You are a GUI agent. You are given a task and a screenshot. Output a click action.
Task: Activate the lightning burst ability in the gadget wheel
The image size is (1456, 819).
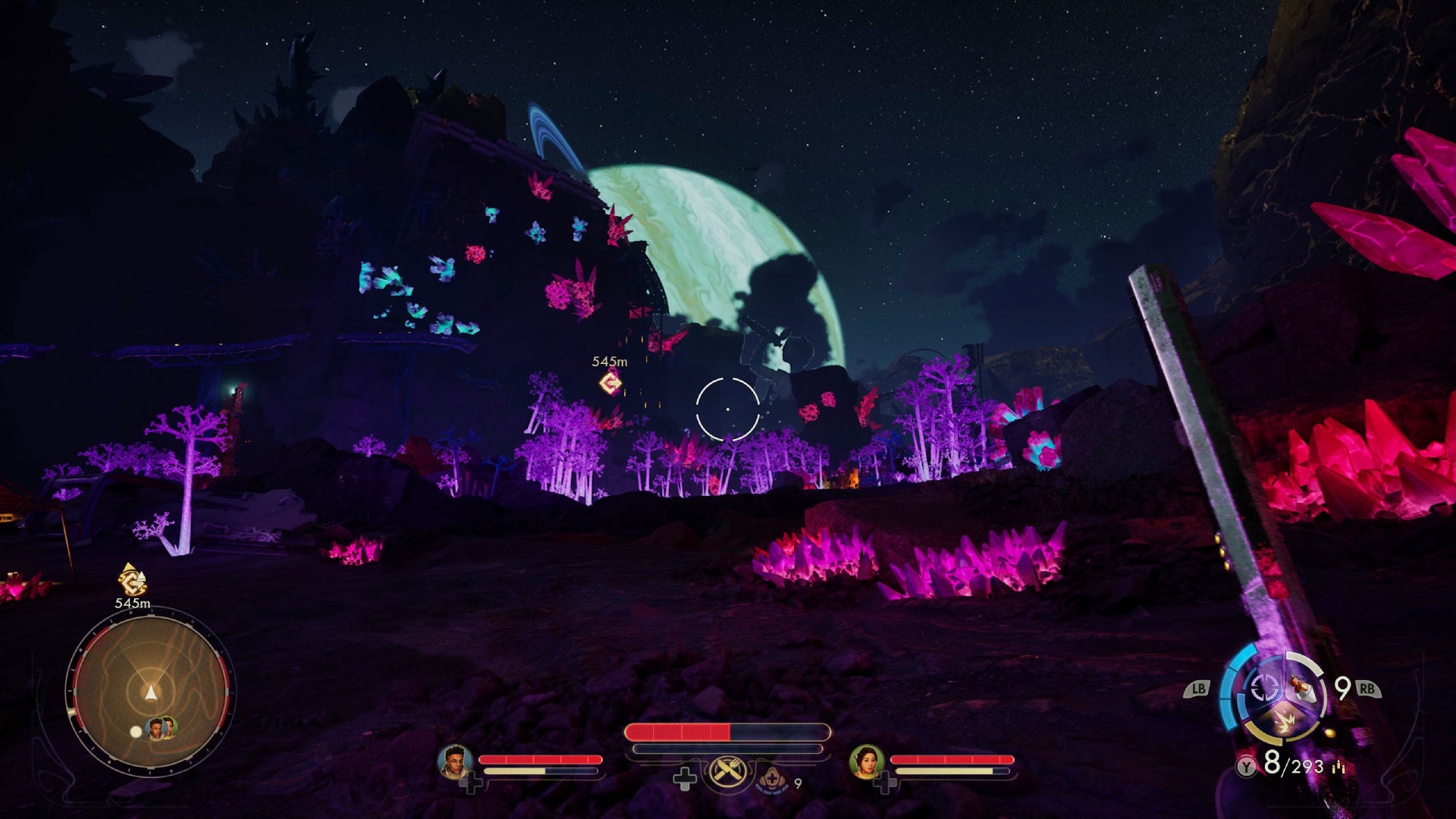click(x=1285, y=722)
